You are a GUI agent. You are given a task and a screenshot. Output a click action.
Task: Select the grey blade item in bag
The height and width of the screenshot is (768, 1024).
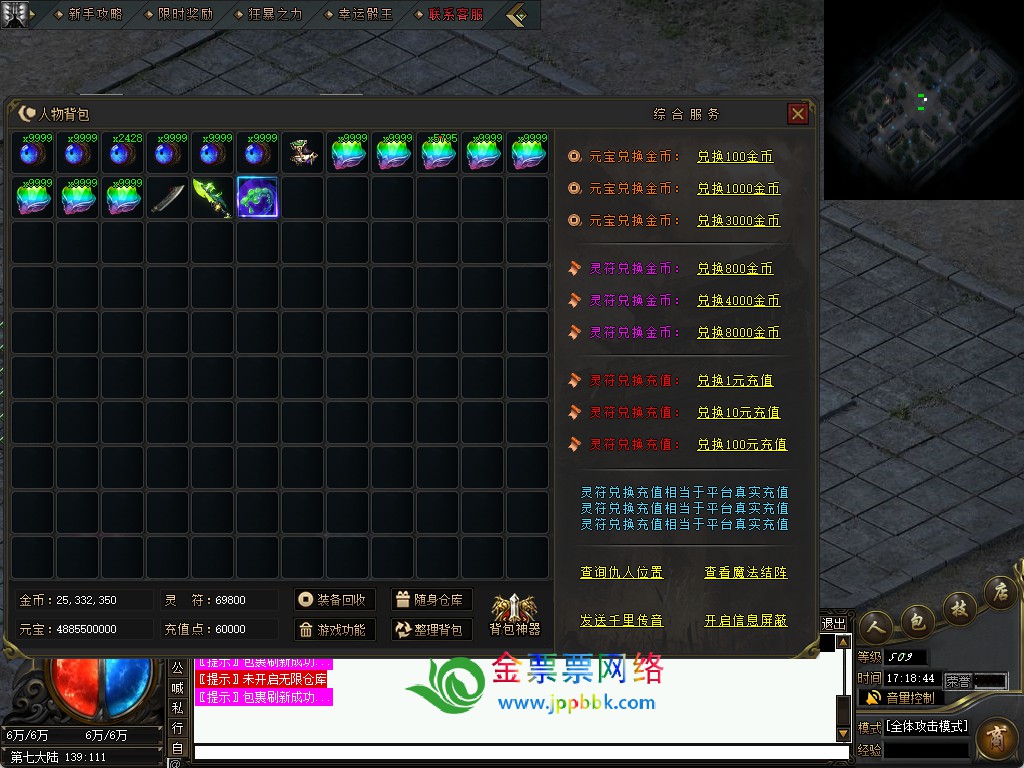(168, 198)
